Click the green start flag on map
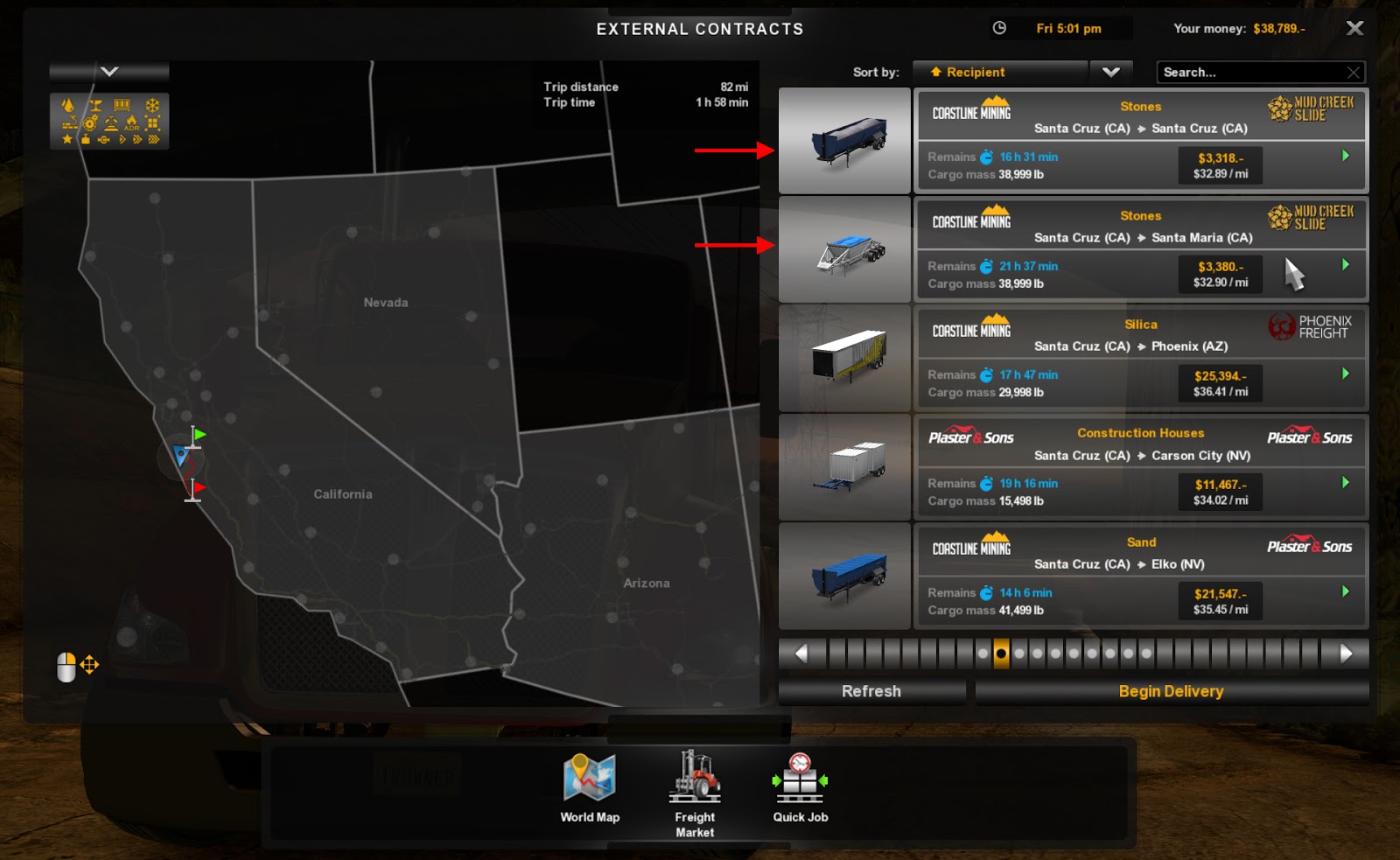The height and width of the screenshot is (860, 1400). 199,434
